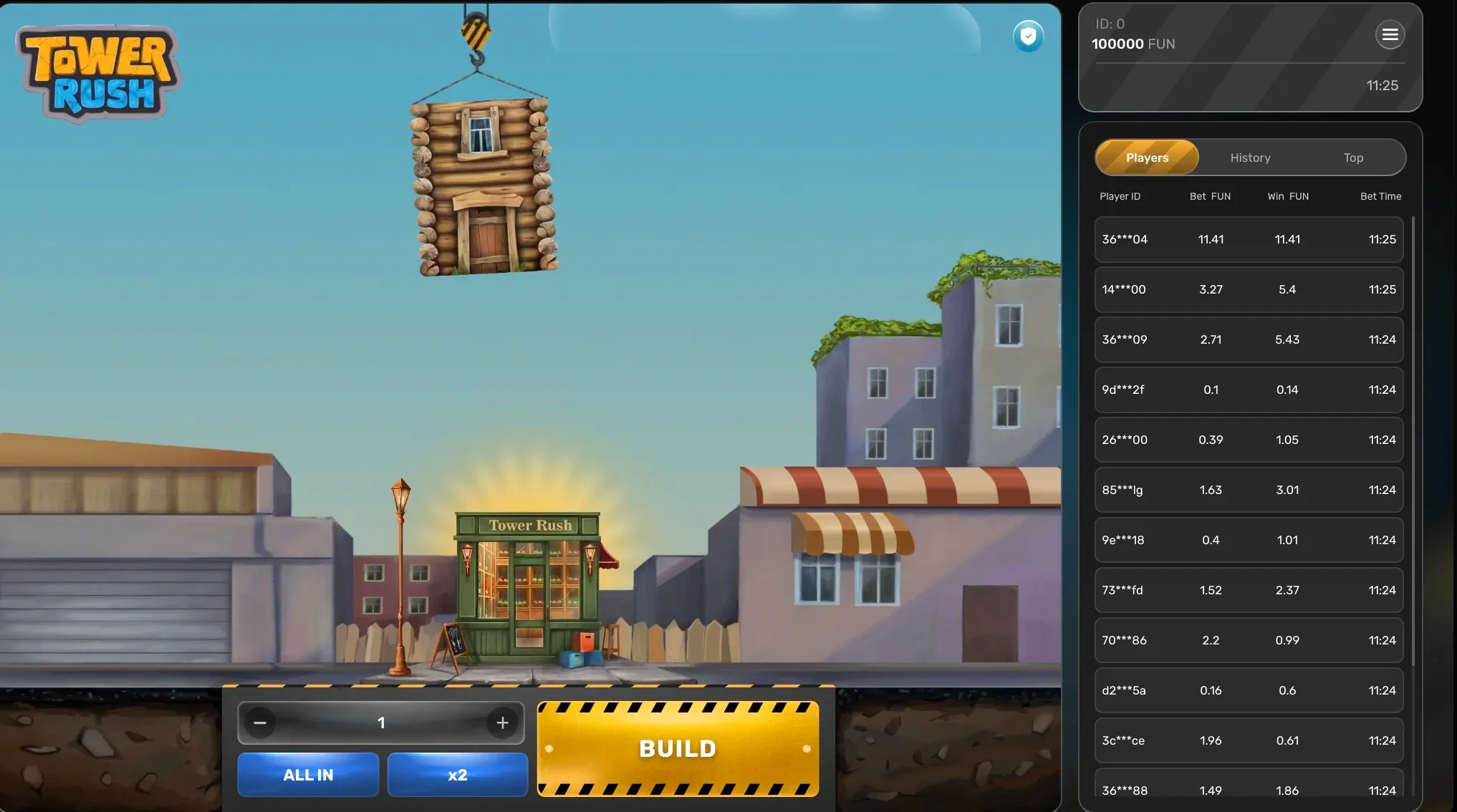The image size is (1457, 812).
Task: Sort by the Win FUN column header
Action: pyautogui.click(x=1287, y=195)
